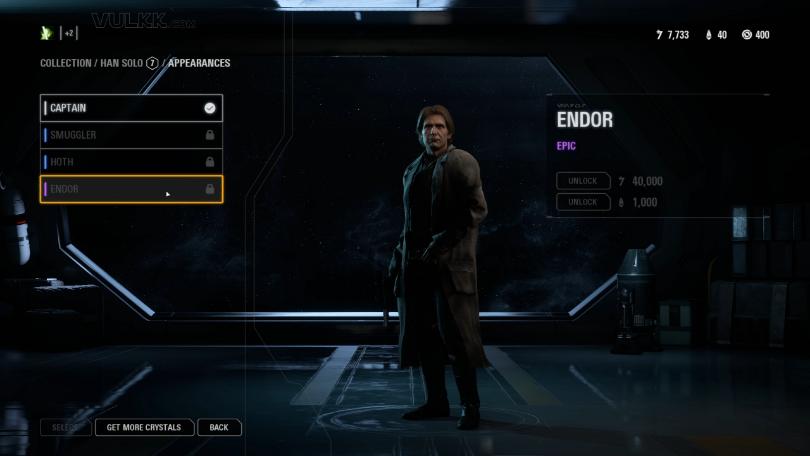Click the greyed-out Select button
Image resolution: width=810 pixels, height=456 pixels.
pos(65,428)
